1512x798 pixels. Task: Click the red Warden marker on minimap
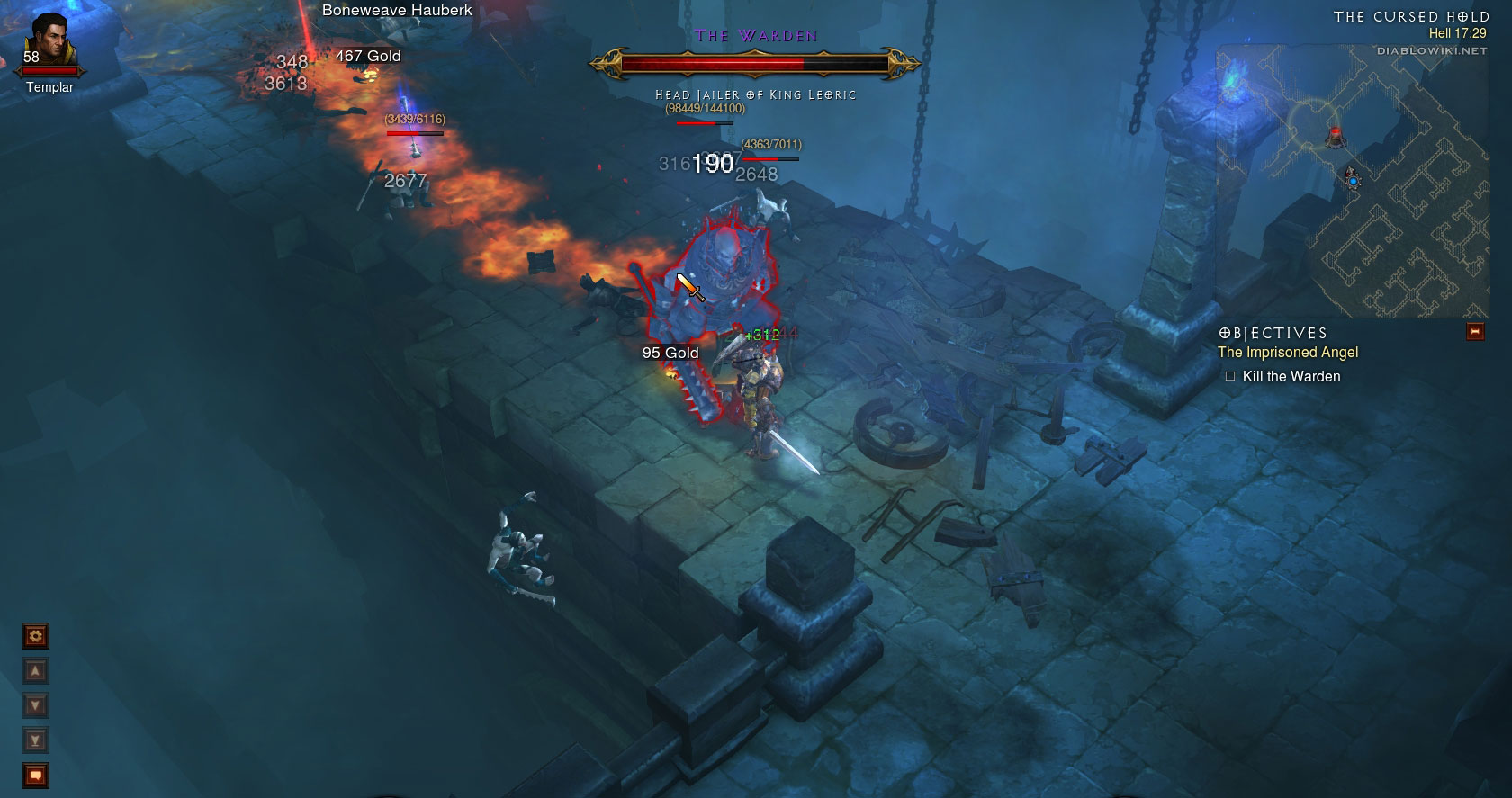(1336, 137)
